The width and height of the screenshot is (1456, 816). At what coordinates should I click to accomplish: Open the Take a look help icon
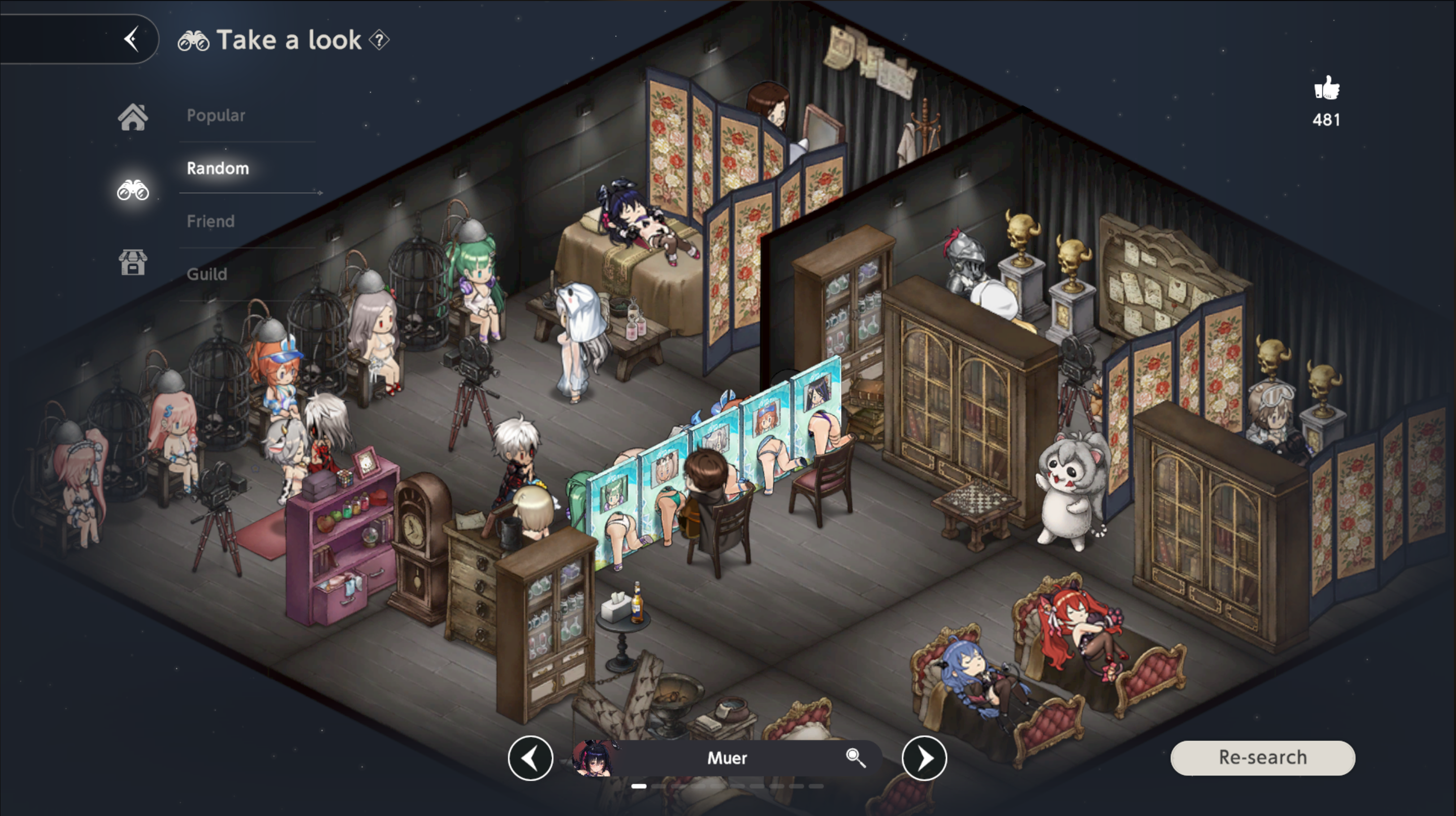pos(379,40)
